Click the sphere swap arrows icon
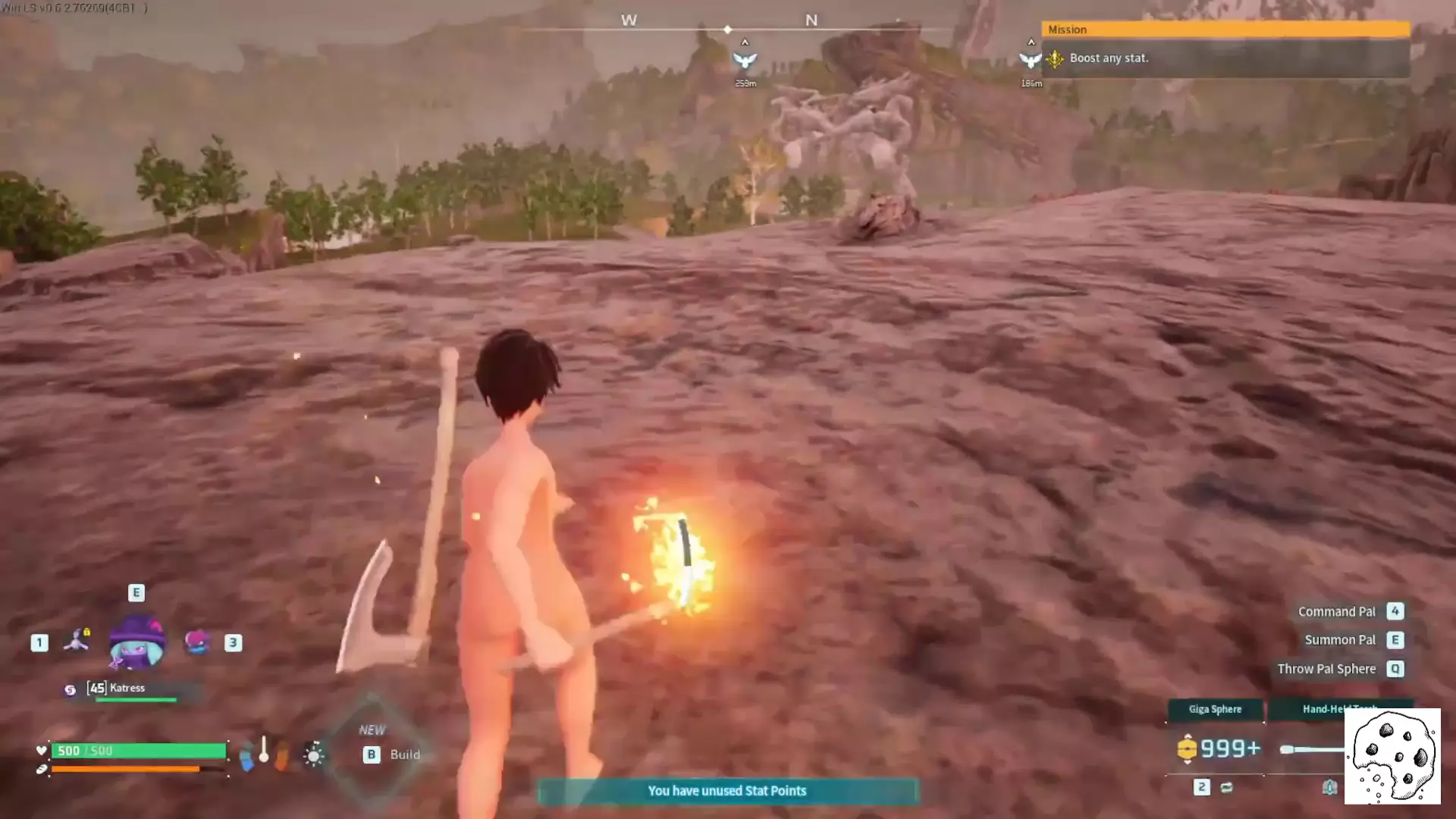Image resolution: width=1456 pixels, height=819 pixels. [x=1226, y=788]
